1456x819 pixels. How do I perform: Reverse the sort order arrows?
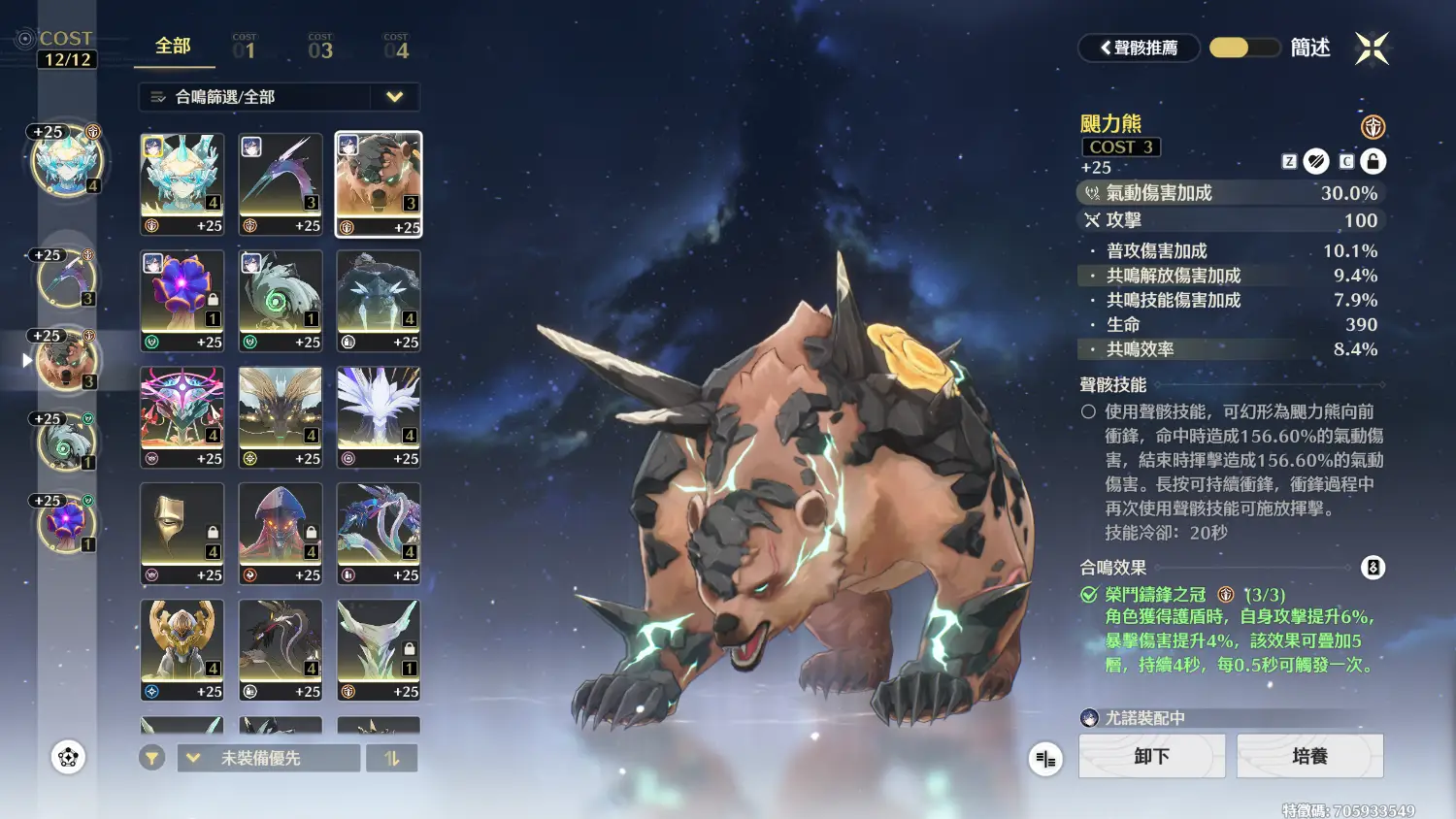392,758
